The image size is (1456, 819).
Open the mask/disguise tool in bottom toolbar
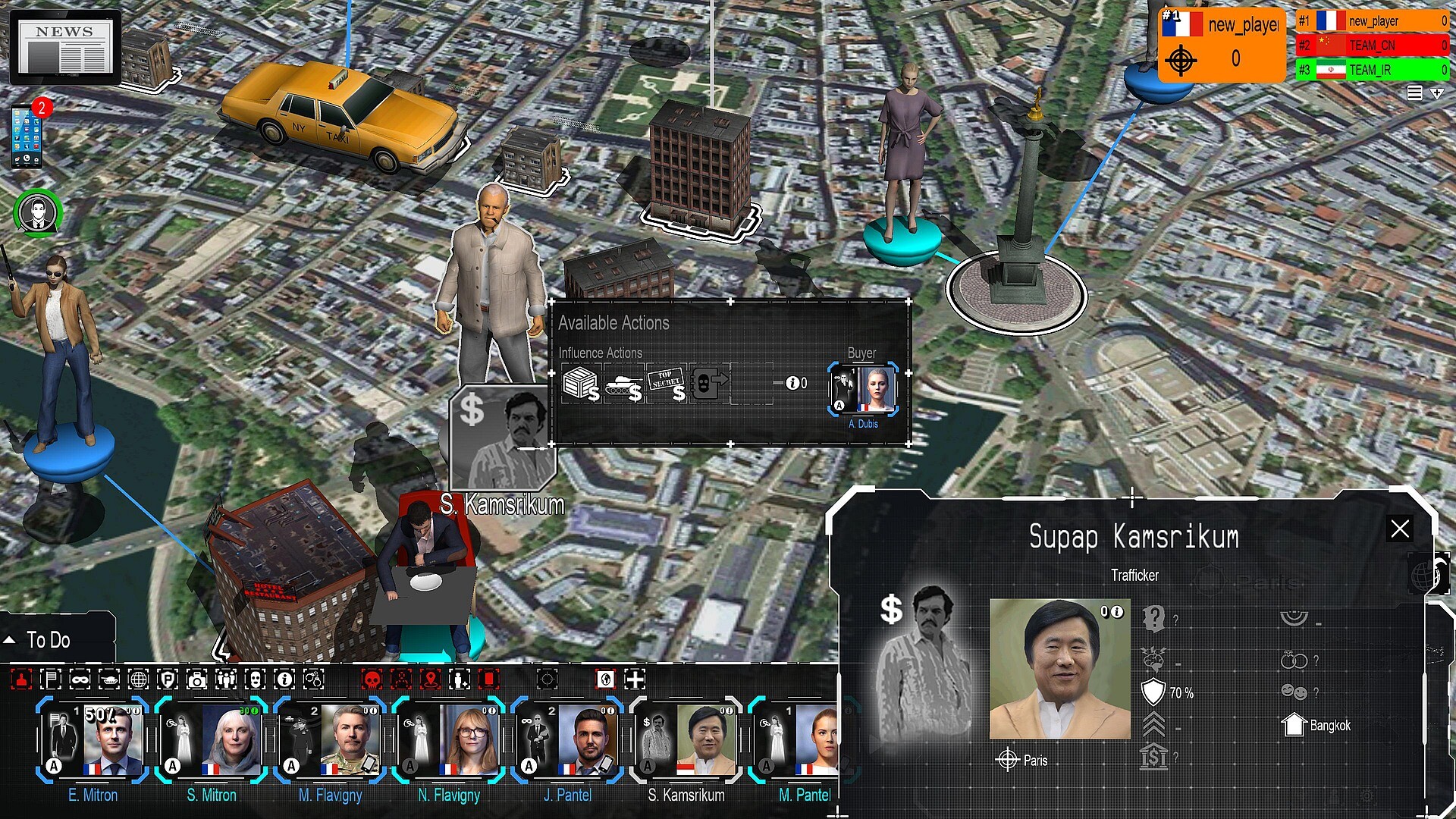click(x=78, y=680)
